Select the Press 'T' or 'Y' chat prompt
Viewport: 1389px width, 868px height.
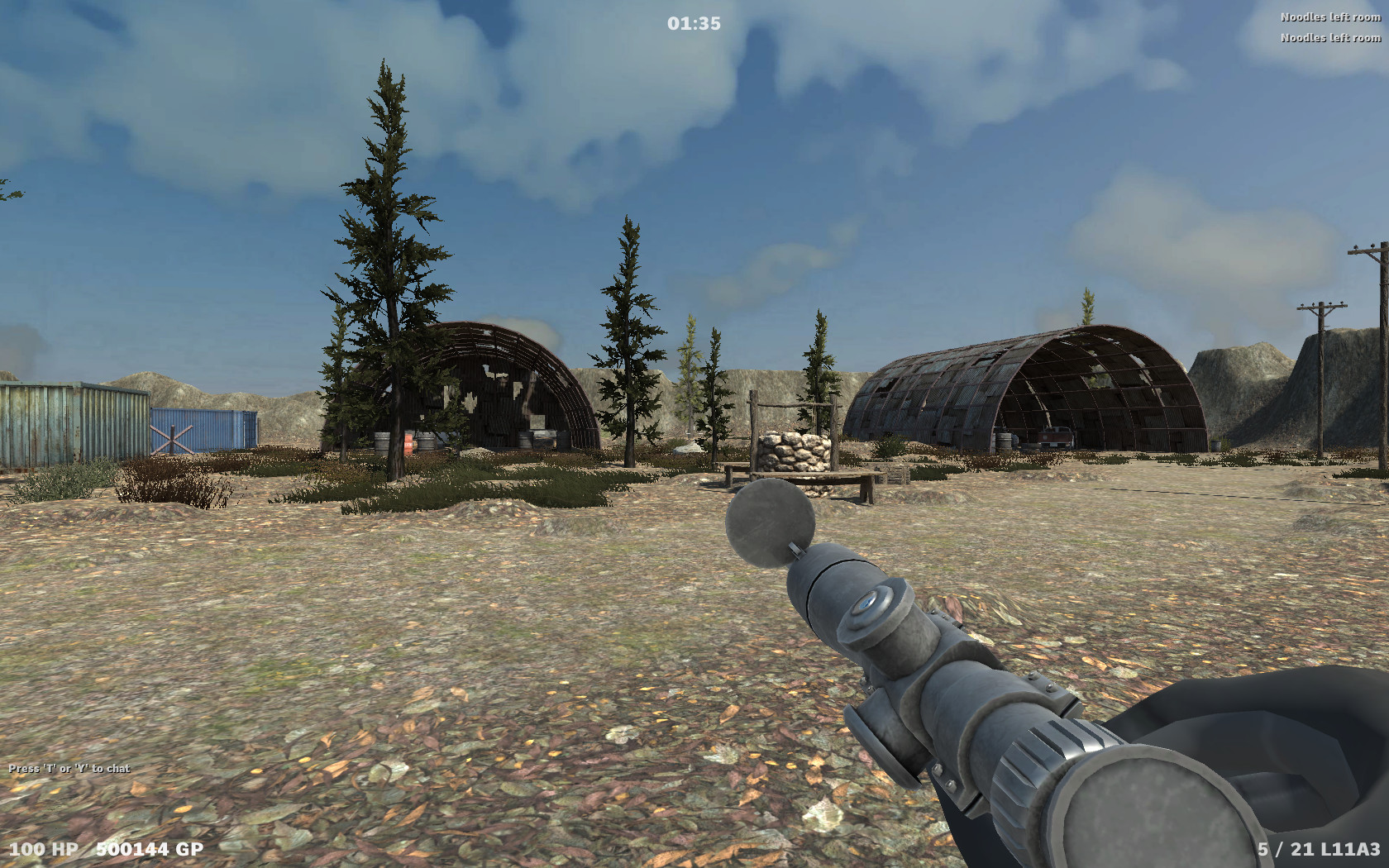click(x=68, y=767)
